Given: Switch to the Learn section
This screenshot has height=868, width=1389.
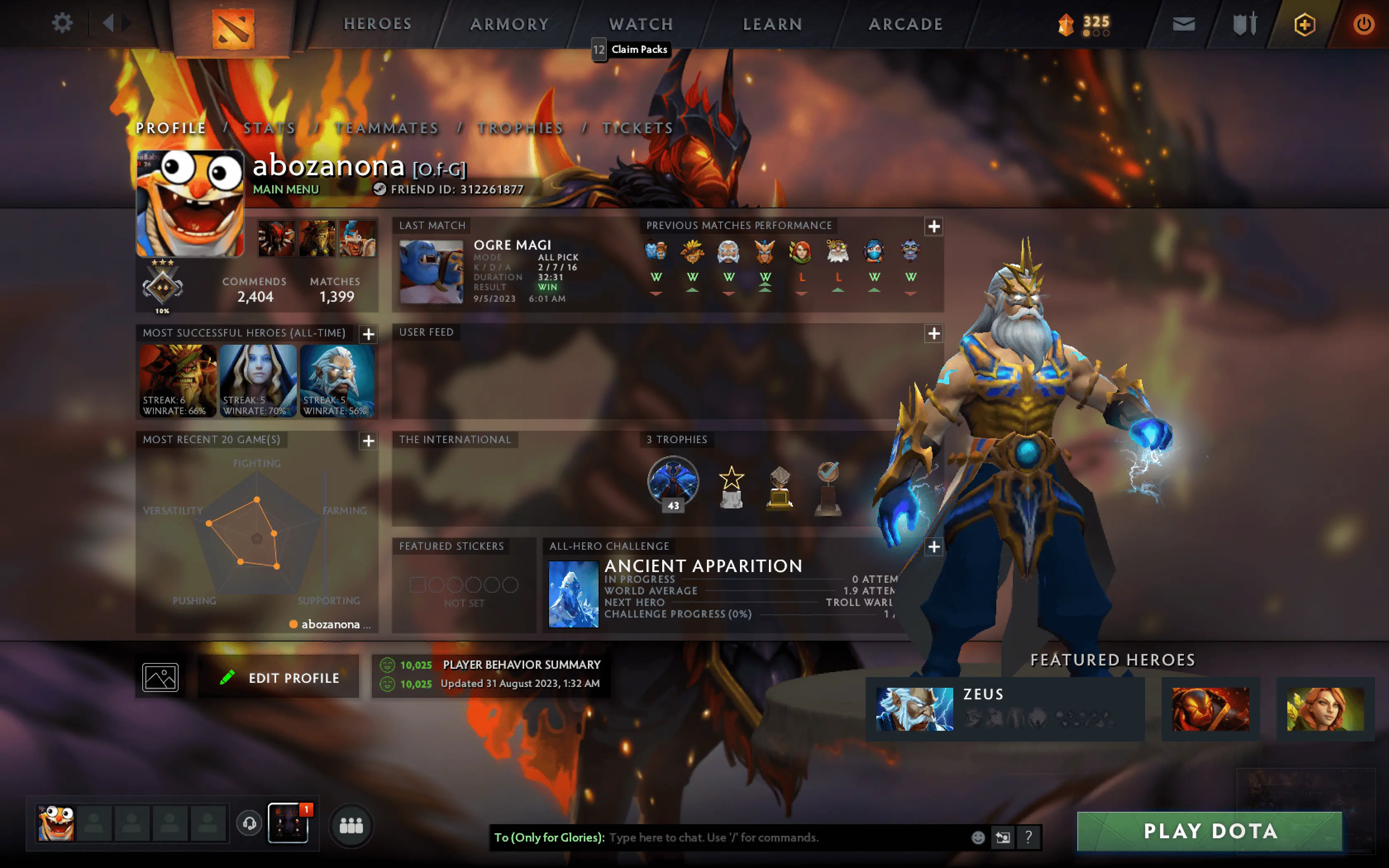Looking at the screenshot, I should click(x=773, y=24).
